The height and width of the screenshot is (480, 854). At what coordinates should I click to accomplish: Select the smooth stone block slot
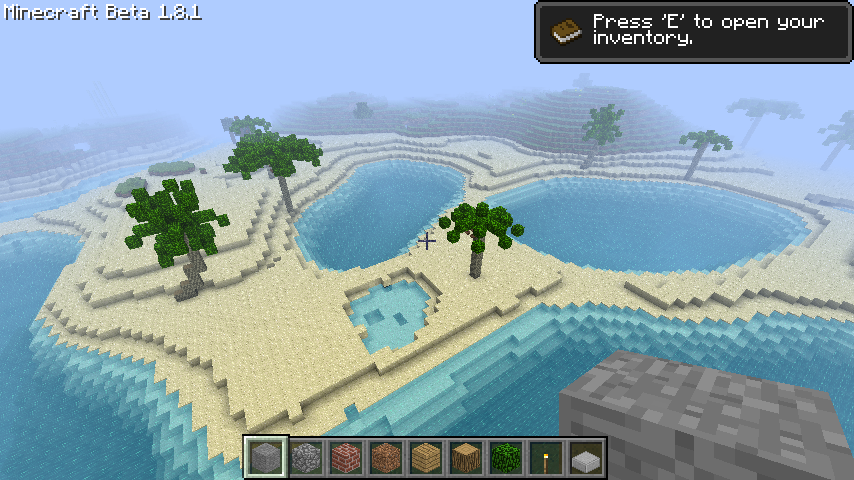[x=266, y=458]
